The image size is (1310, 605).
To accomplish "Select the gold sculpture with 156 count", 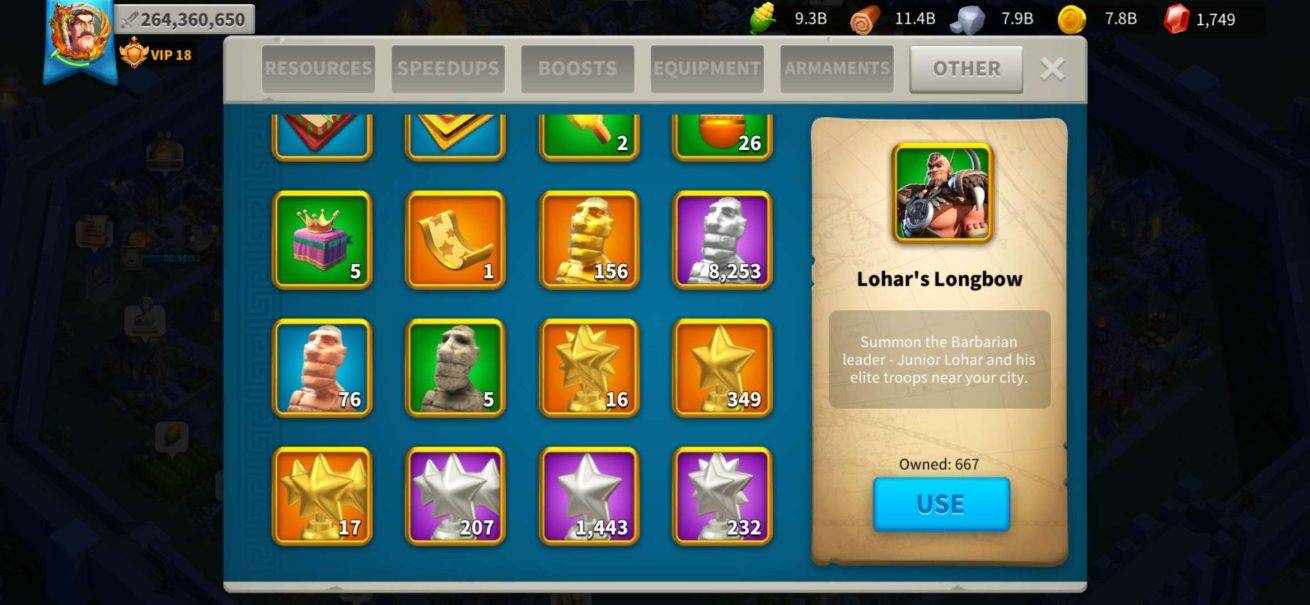I will tap(589, 240).
